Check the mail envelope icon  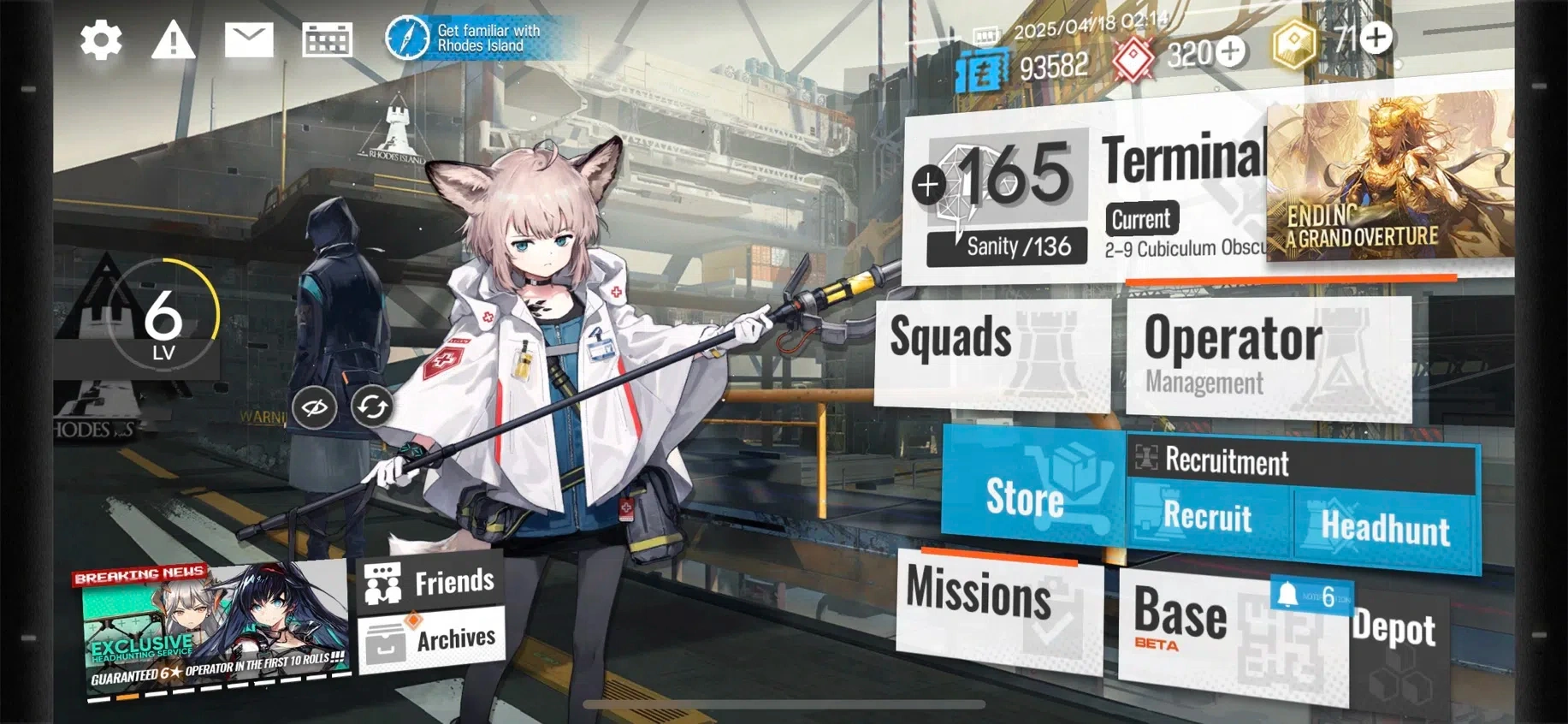pyautogui.click(x=249, y=40)
